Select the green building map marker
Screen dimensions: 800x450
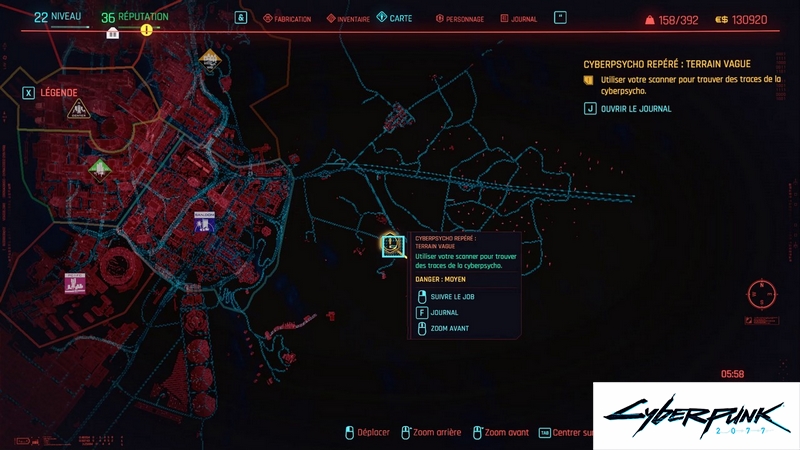pyautogui.click(x=98, y=167)
